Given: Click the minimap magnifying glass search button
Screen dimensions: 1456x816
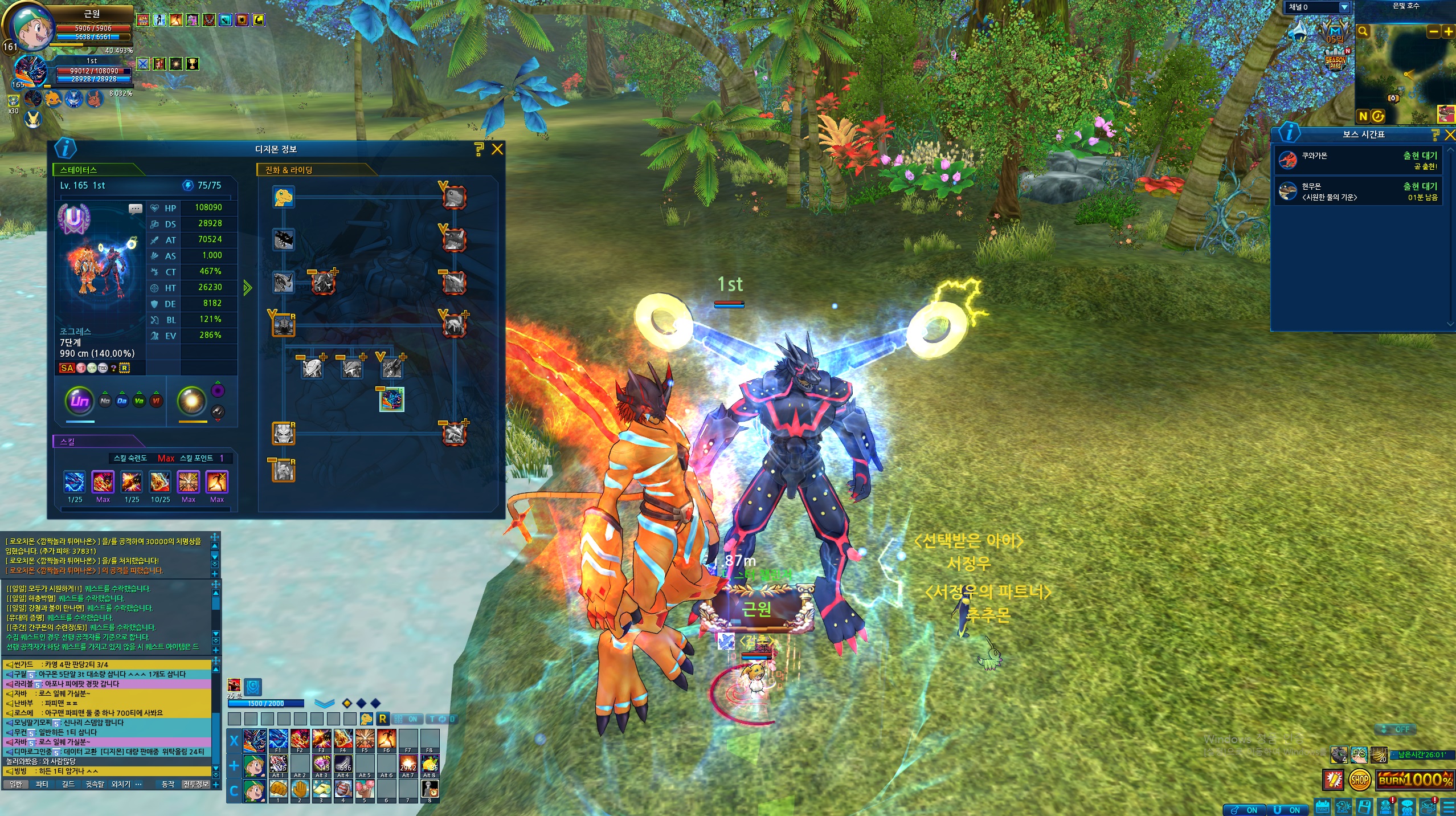Looking at the screenshot, I should (1363, 32).
